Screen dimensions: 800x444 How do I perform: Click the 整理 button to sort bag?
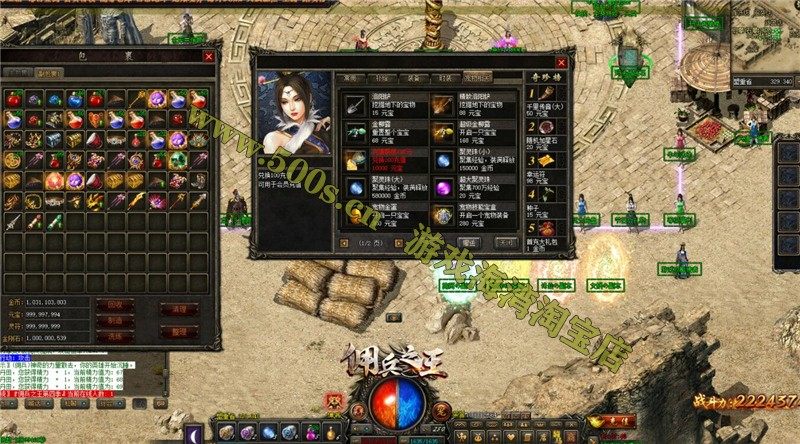[x=182, y=329]
